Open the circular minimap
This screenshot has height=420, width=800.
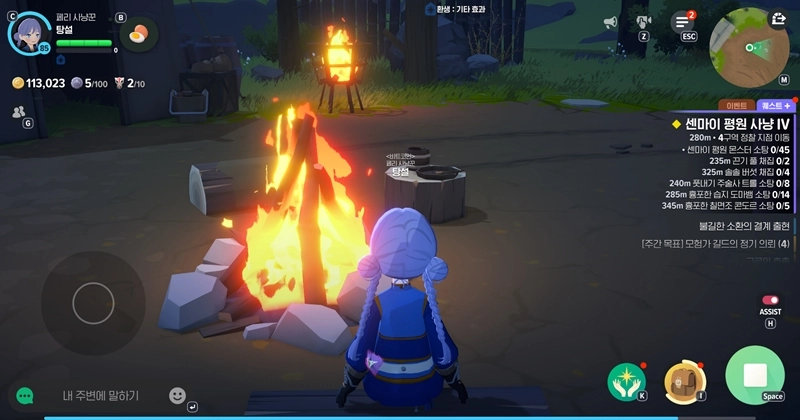pyautogui.click(x=748, y=46)
